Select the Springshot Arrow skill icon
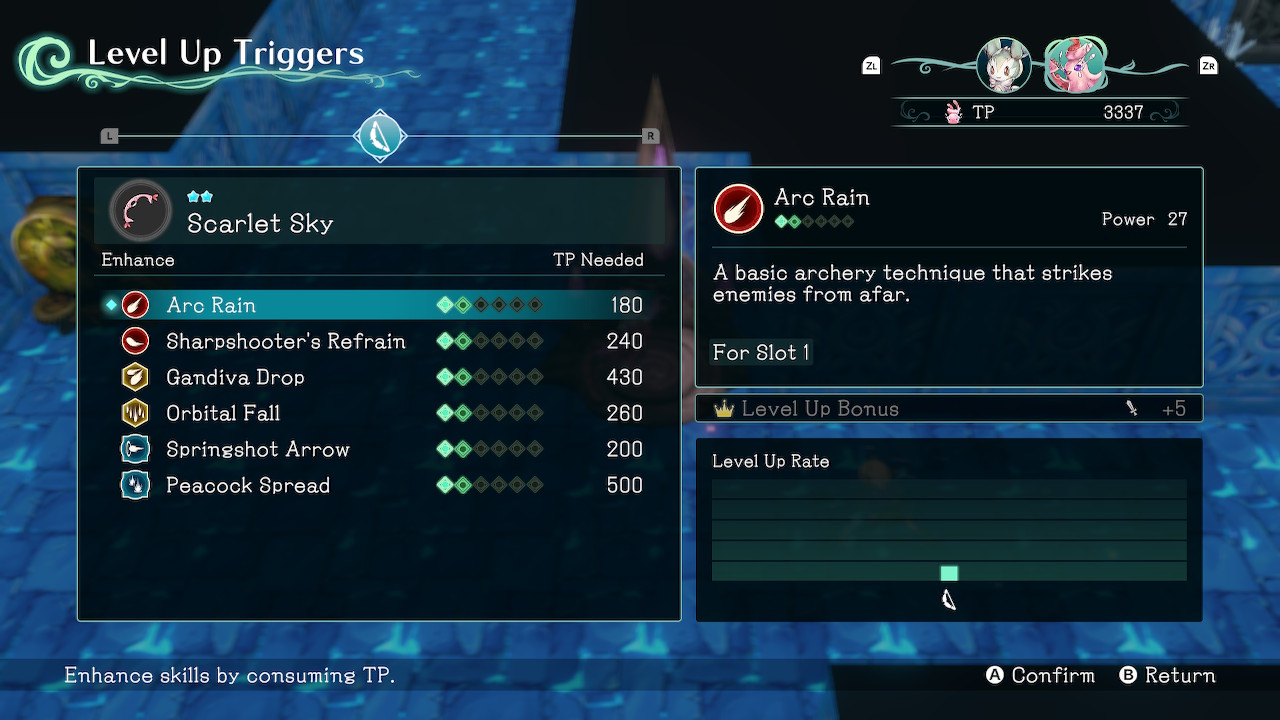1280x720 pixels. tap(135, 449)
